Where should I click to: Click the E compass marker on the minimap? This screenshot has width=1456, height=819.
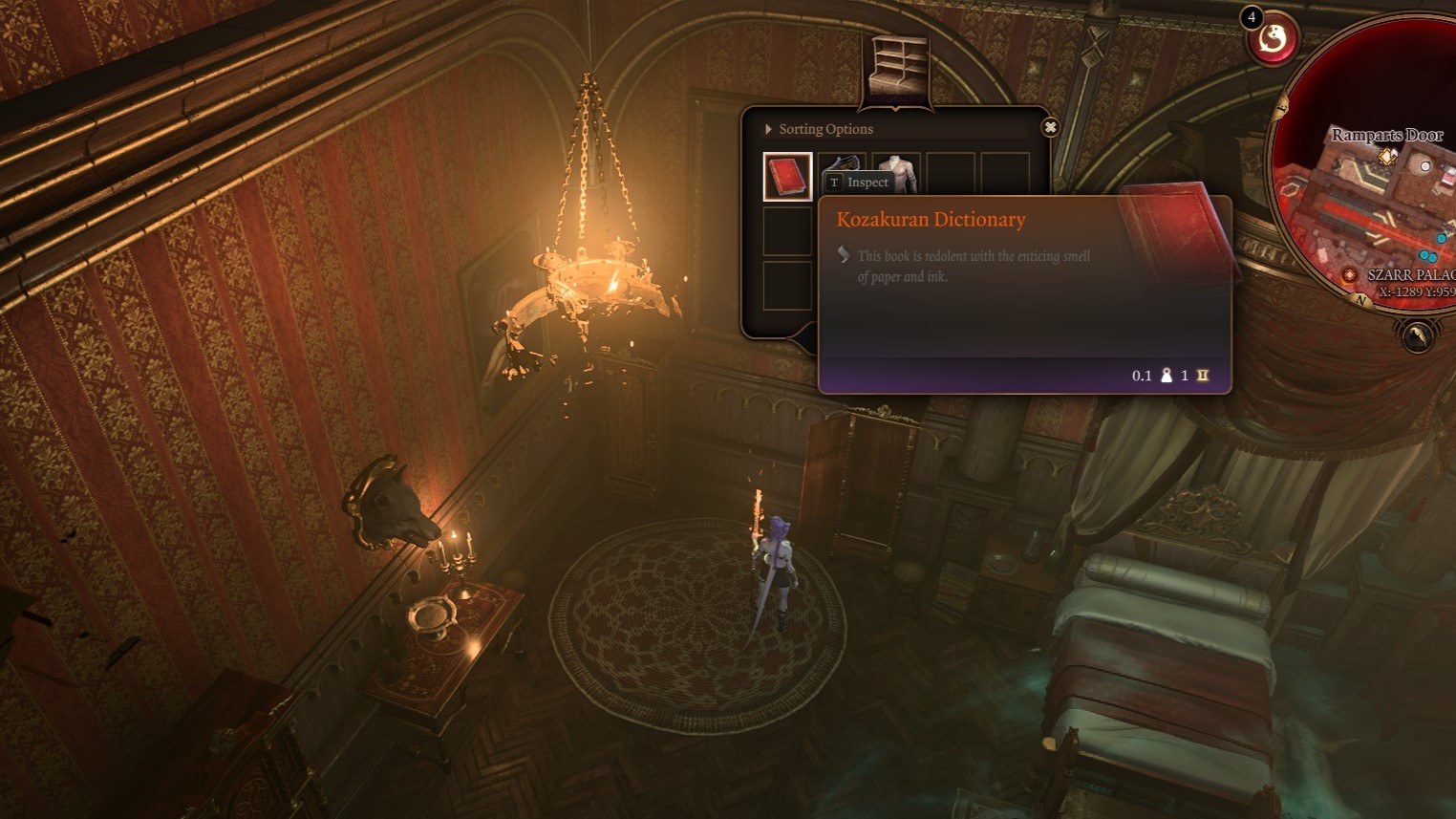(1280, 107)
